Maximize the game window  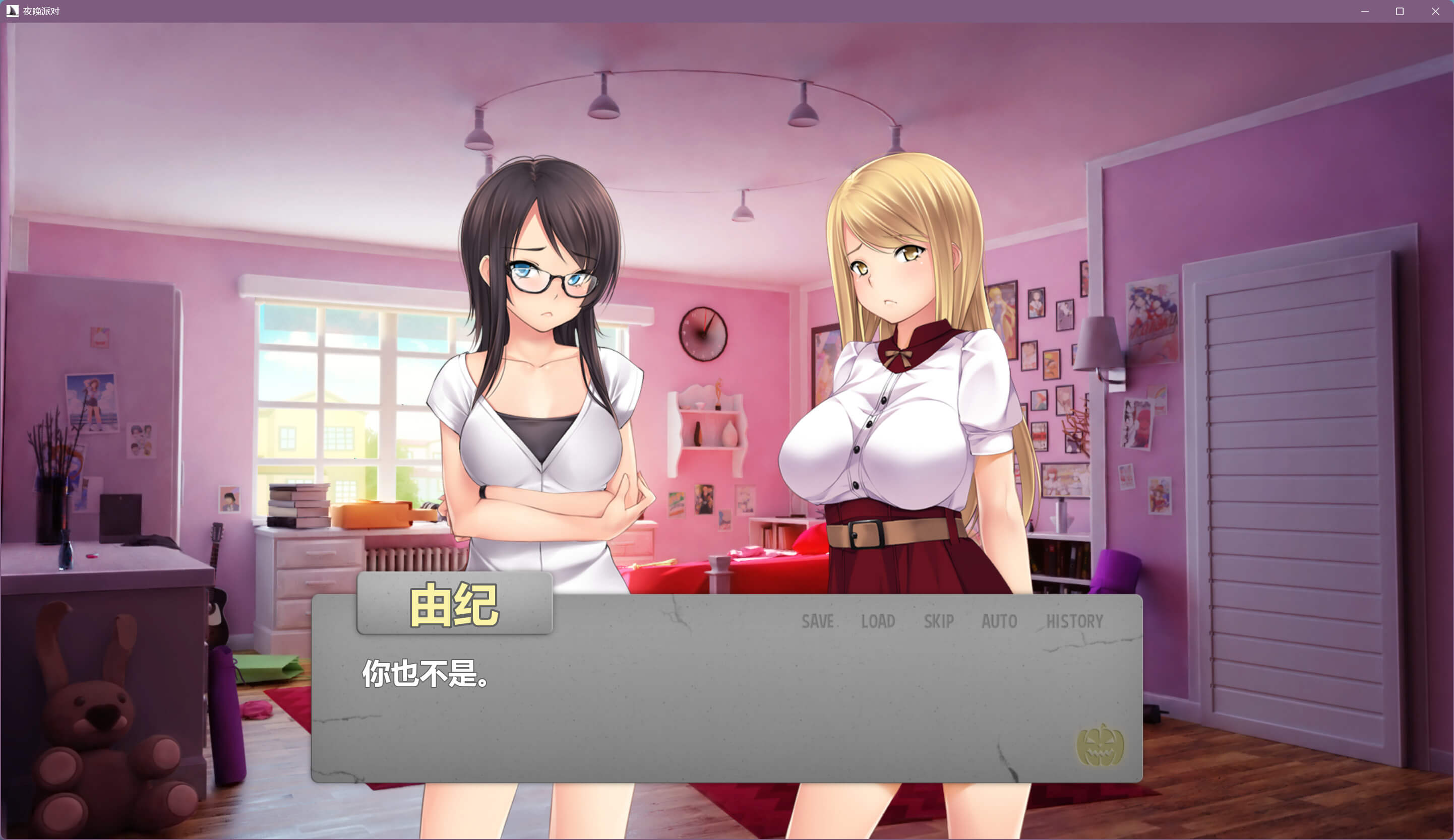1400,11
